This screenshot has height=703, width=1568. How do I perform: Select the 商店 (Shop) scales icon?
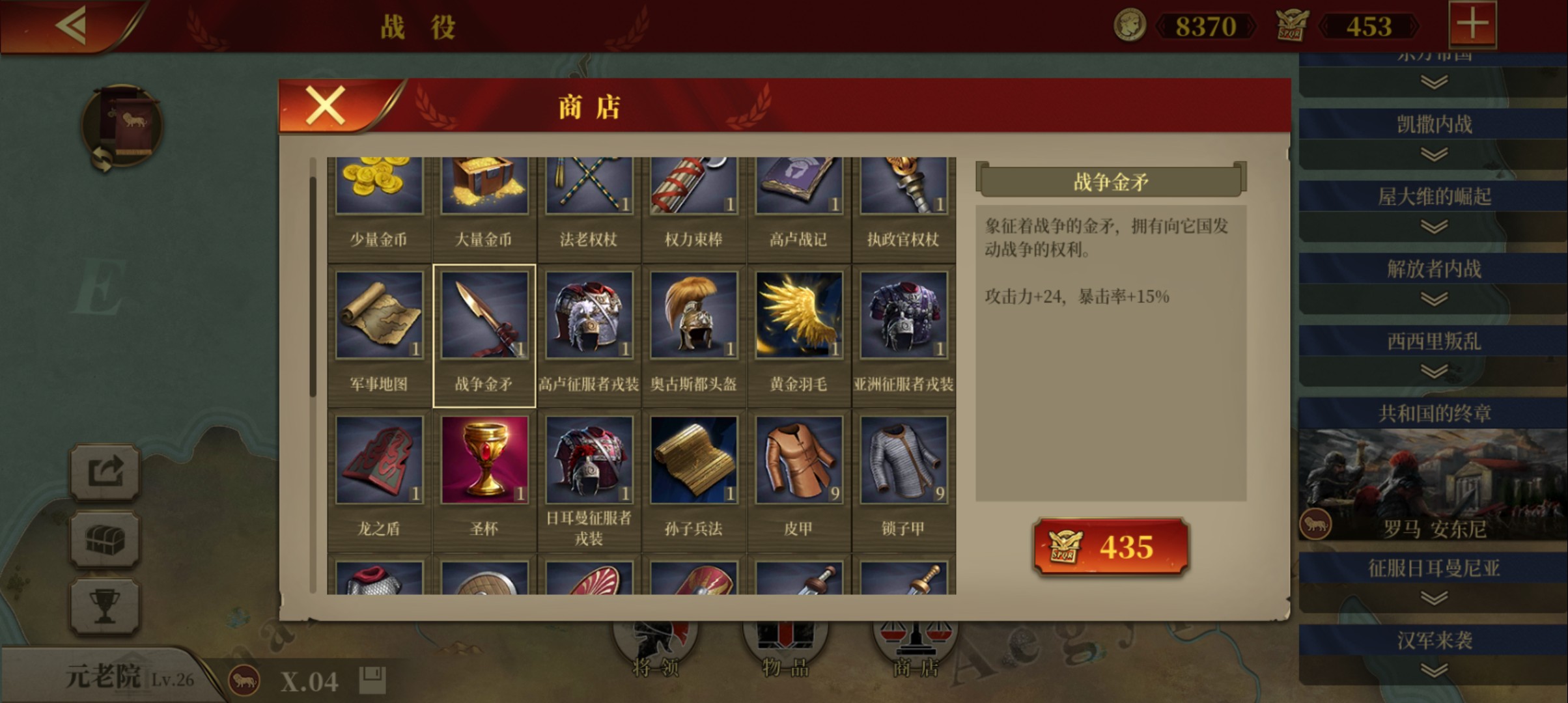(x=916, y=643)
